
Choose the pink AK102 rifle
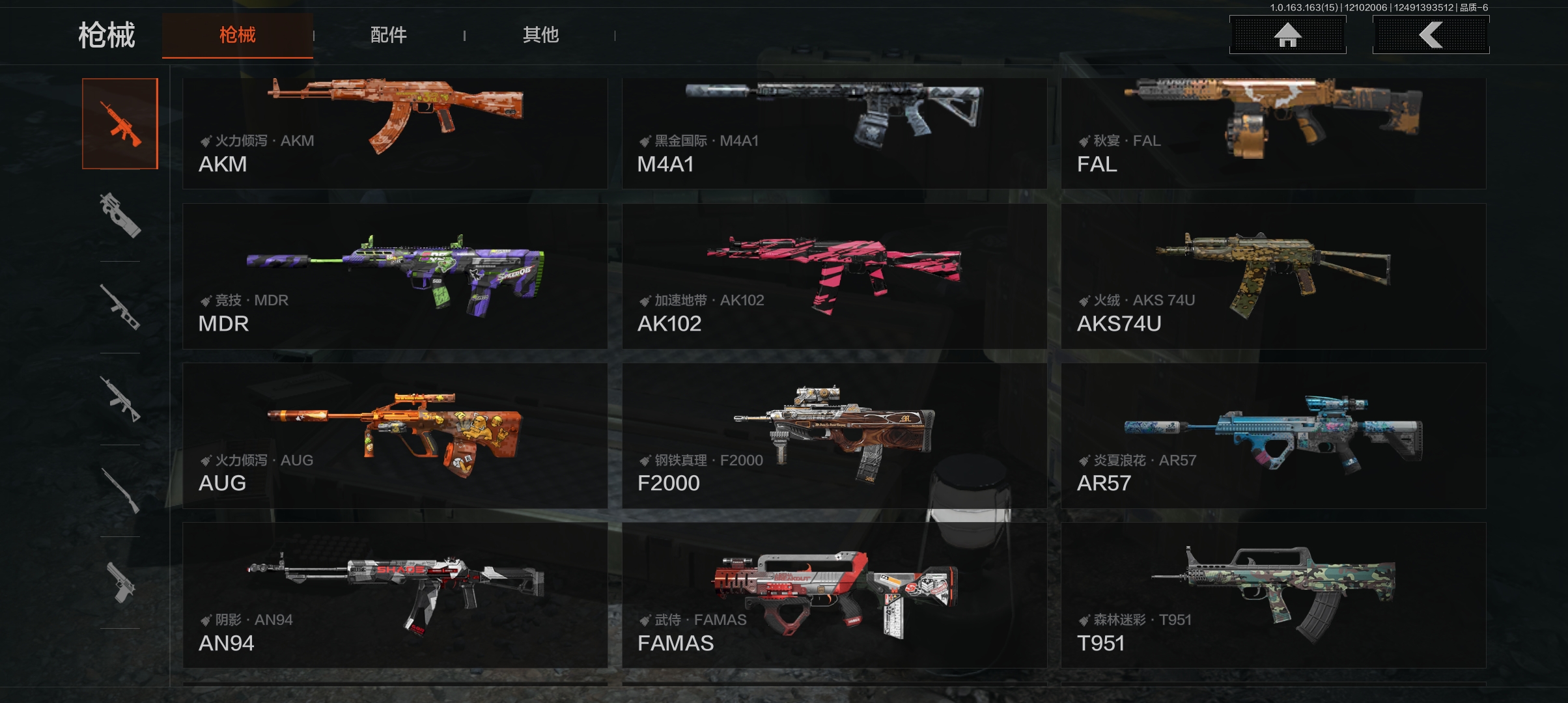pyautogui.click(x=834, y=277)
